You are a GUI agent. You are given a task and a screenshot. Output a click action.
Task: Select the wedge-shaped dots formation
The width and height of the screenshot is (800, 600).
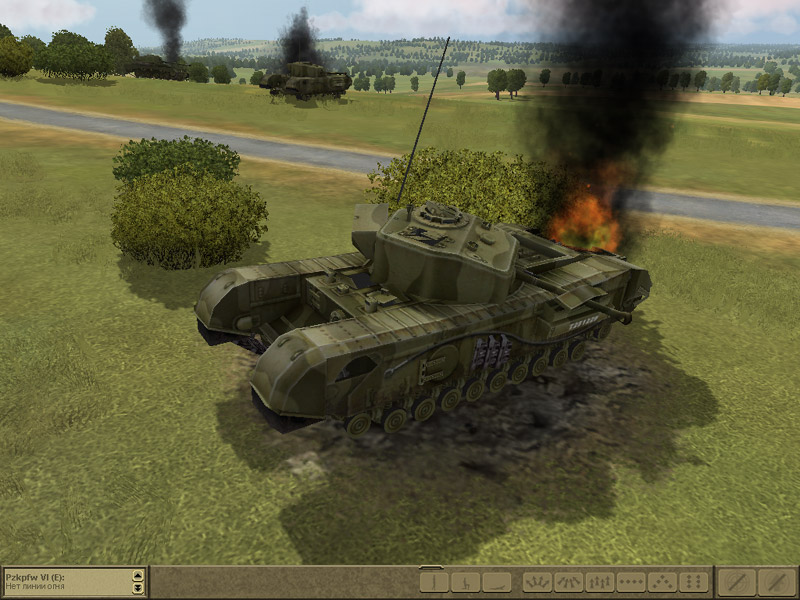click(661, 581)
